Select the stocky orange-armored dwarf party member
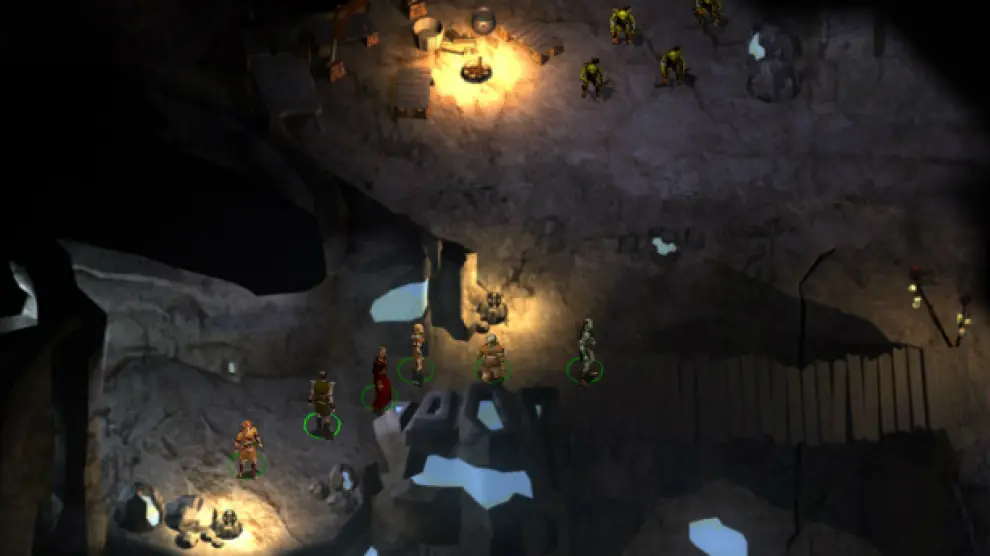 coord(491,358)
